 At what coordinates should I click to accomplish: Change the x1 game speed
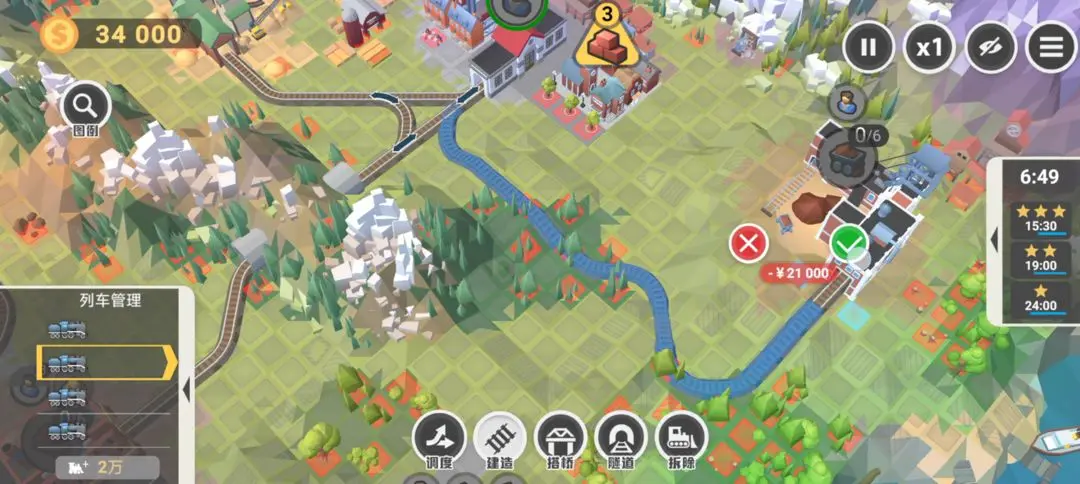click(929, 46)
